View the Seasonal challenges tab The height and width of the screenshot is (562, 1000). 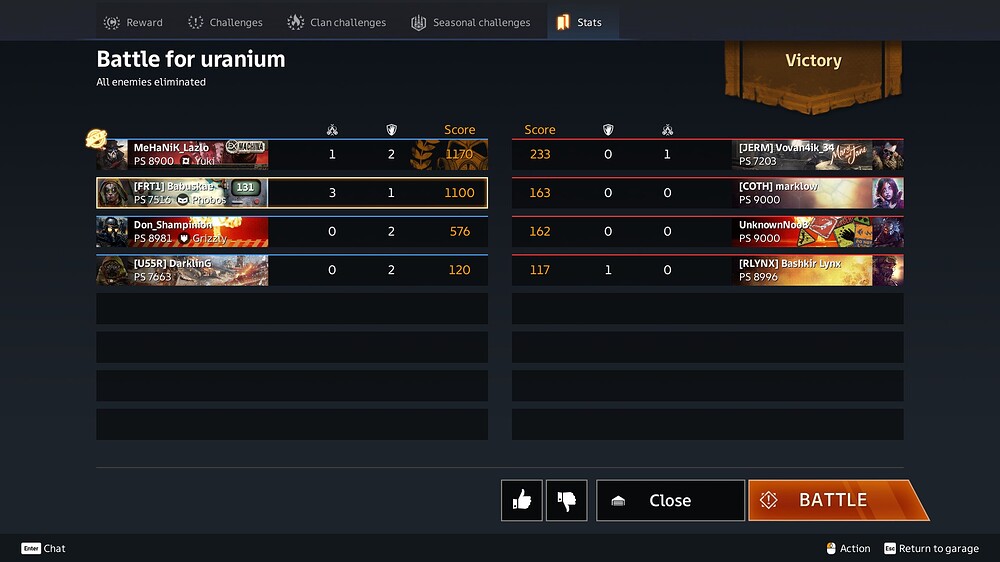[x=470, y=22]
